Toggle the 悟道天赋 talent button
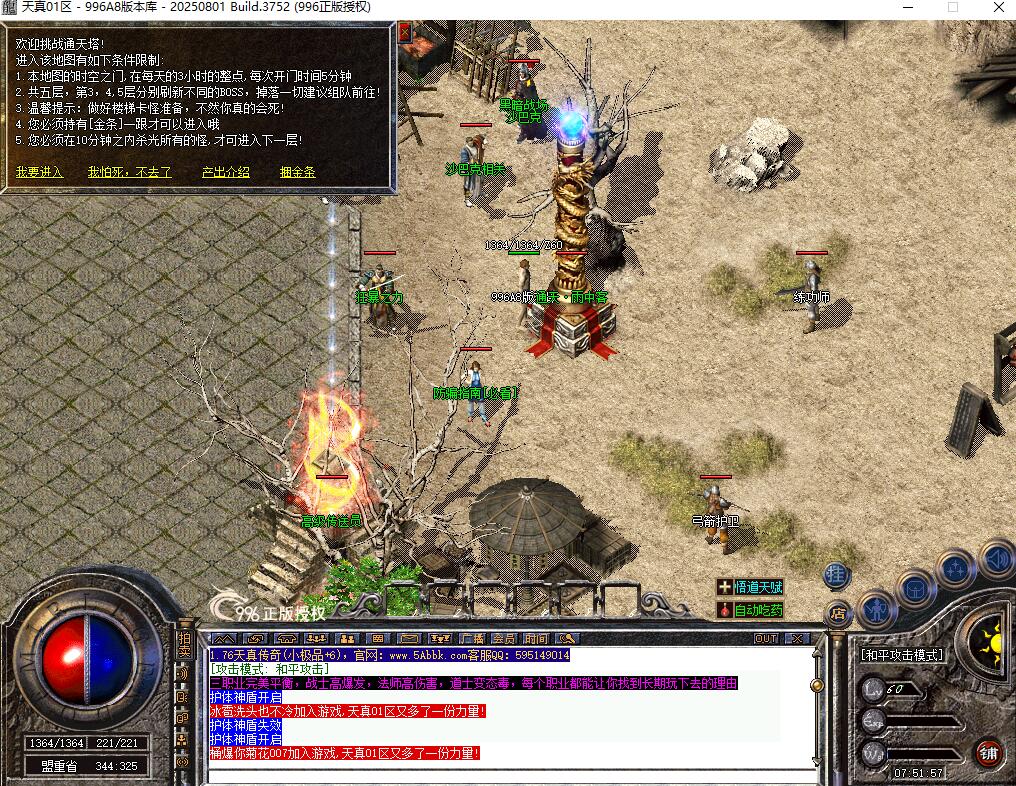Screen dimensions: 1016x786 pyautogui.click(x=750, y=588)
